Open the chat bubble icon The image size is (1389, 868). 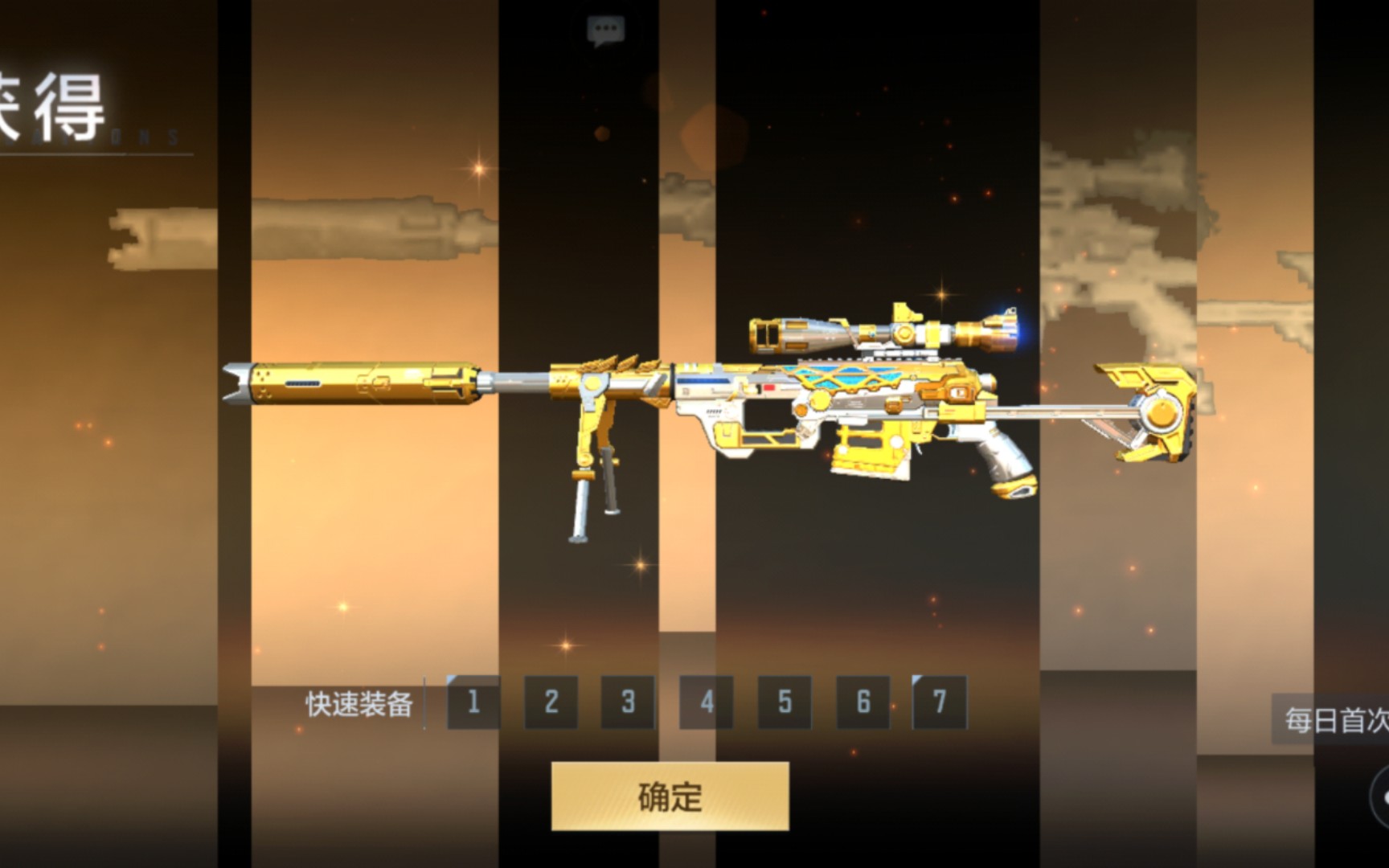click(x=605, y=31)
